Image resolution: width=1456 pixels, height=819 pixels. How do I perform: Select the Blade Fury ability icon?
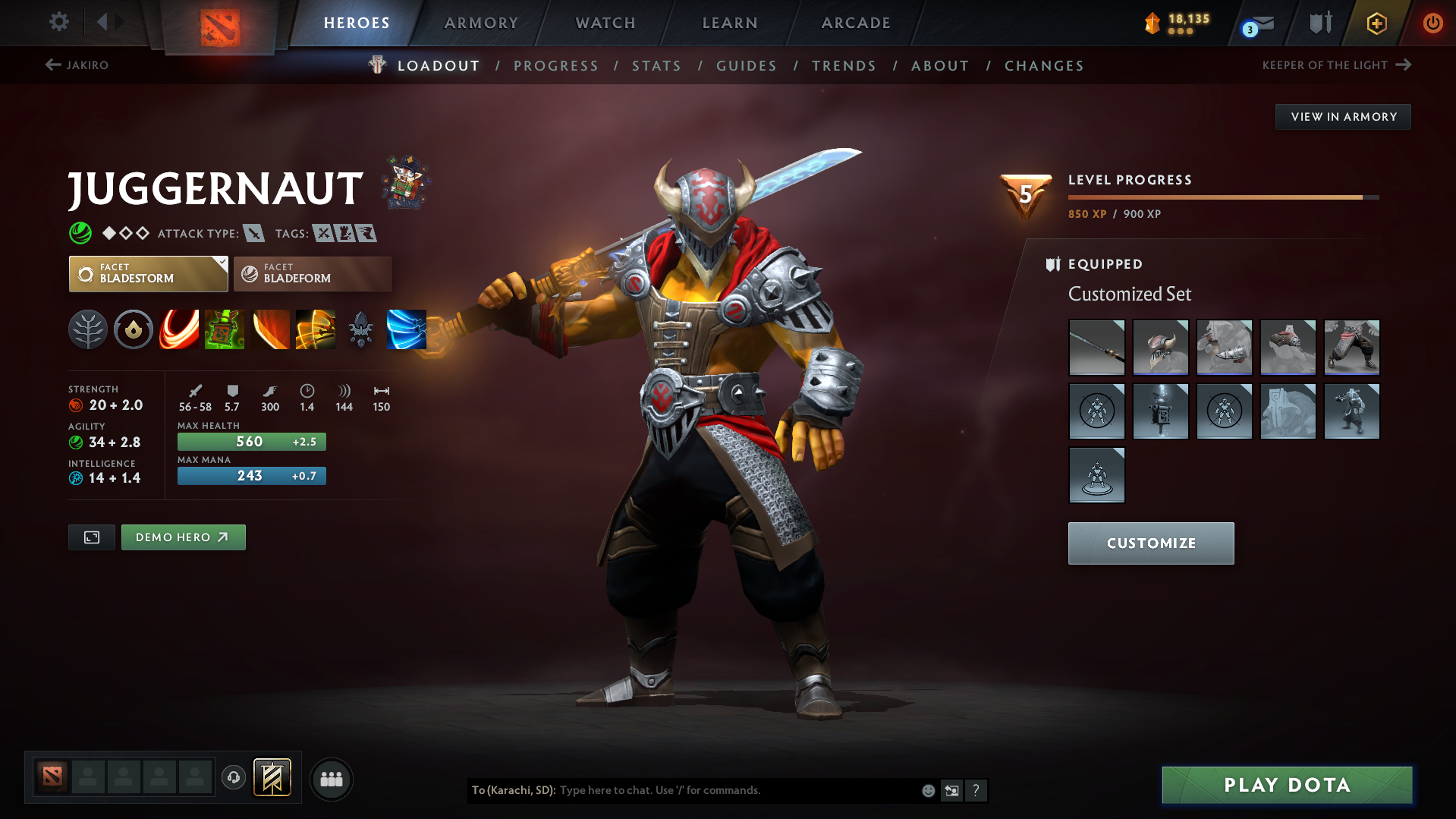pyautogui.click(x=179, y=330)
